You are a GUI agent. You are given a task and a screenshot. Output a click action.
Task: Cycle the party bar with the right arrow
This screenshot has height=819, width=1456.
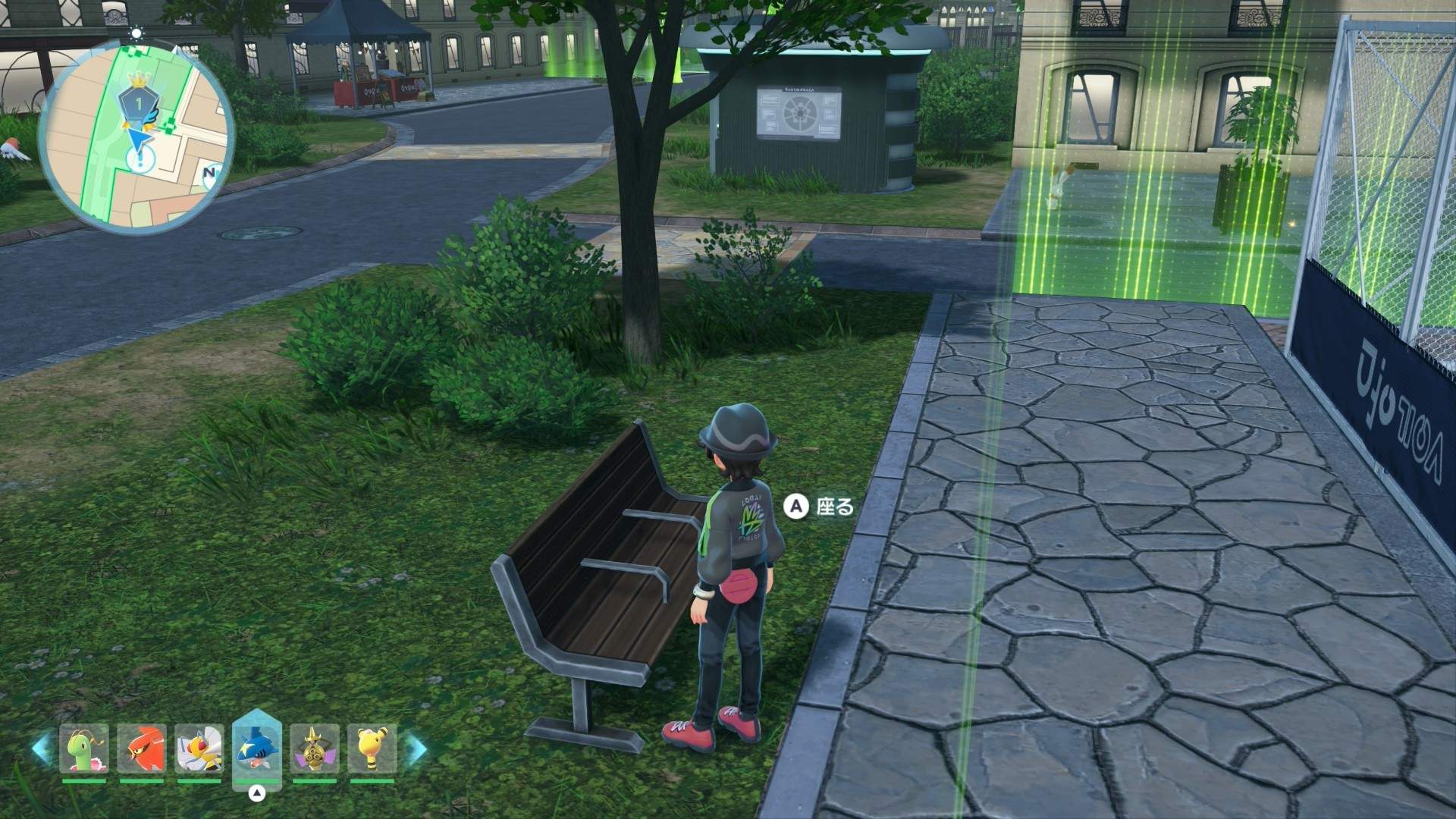click(x=416, y=748)
